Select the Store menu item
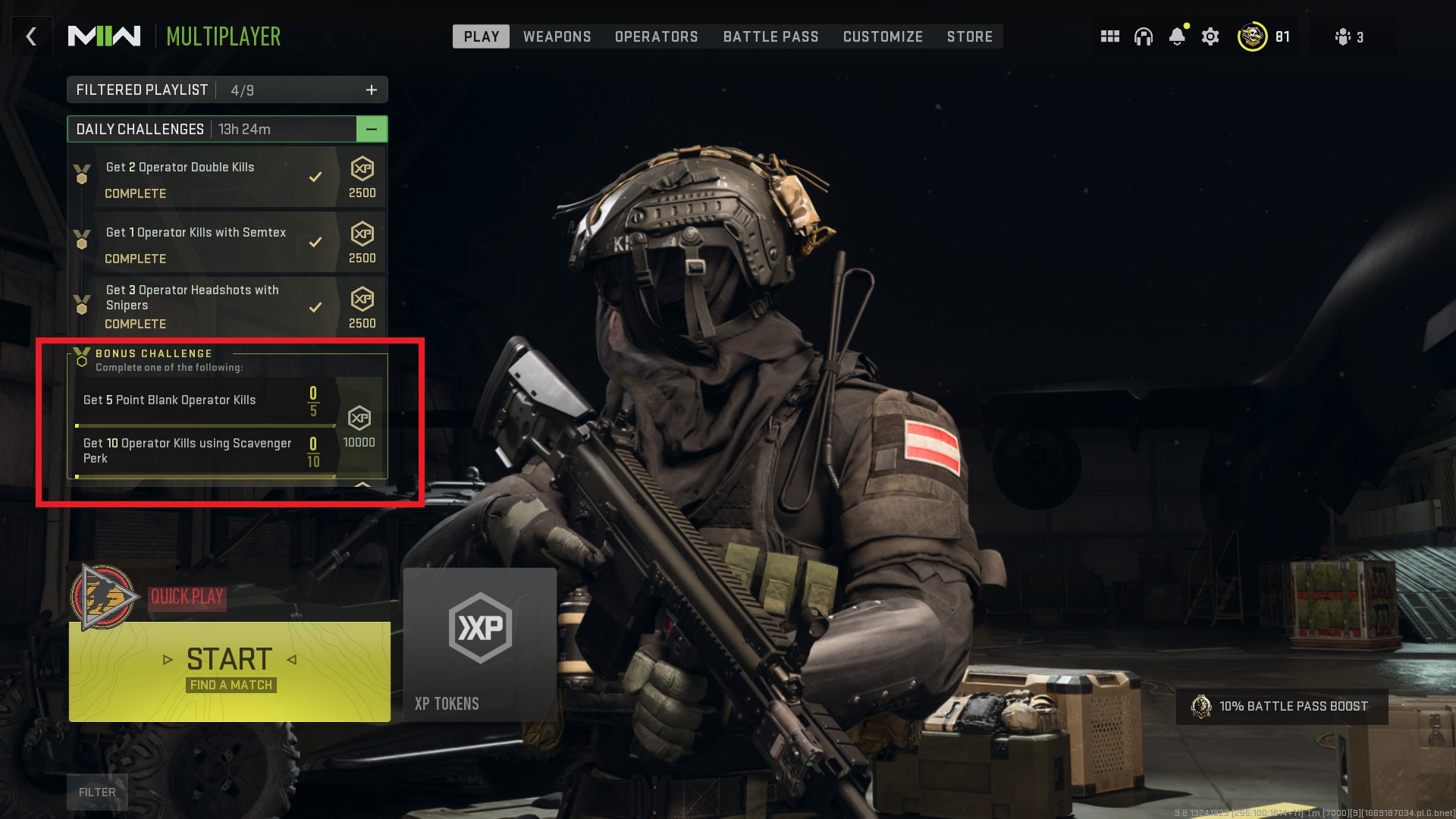 click(969, 36)
